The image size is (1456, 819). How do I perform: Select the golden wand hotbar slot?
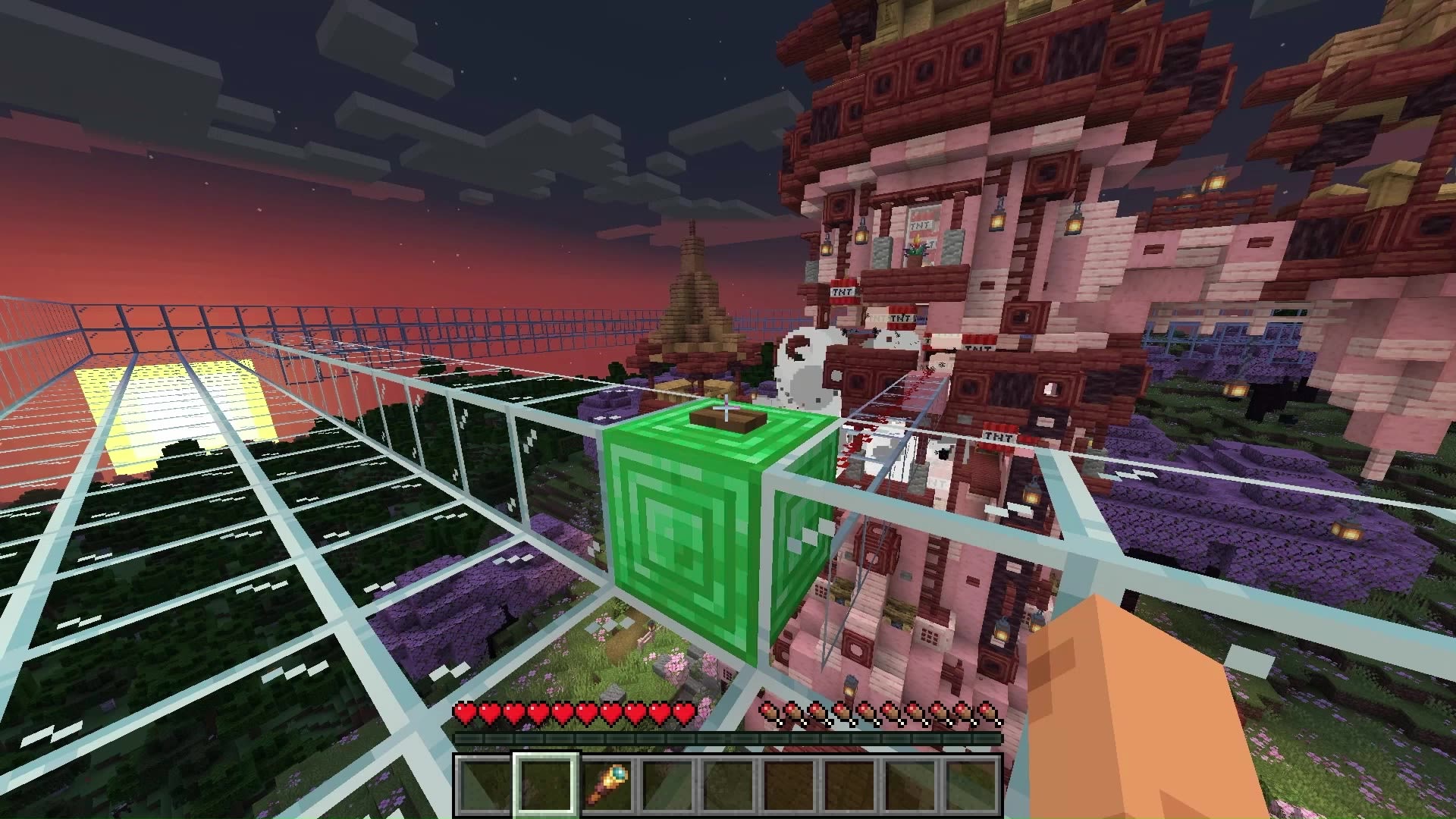pyautogui.click(x=607, y=785)
